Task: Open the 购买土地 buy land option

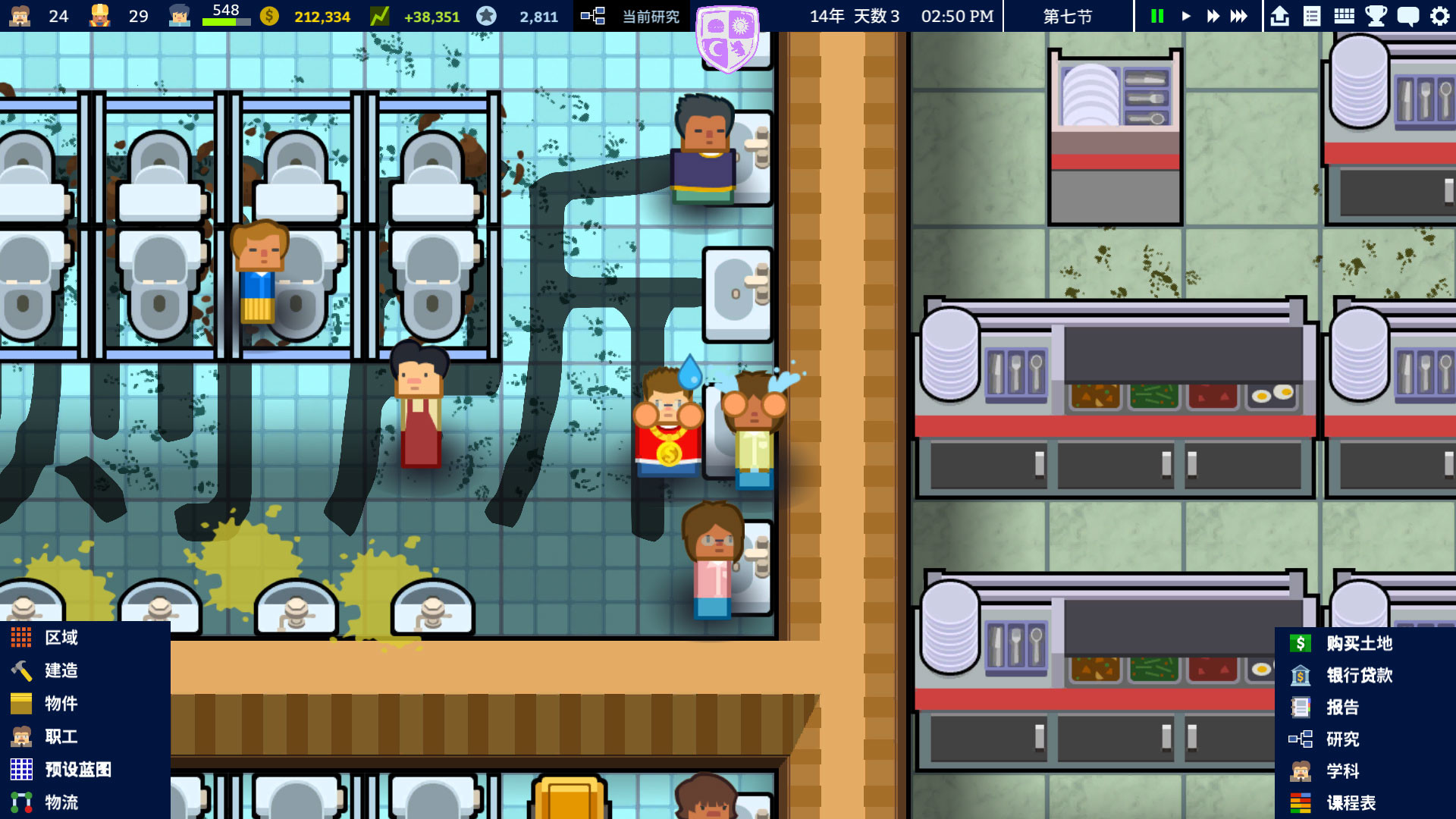Action: 1357,644
